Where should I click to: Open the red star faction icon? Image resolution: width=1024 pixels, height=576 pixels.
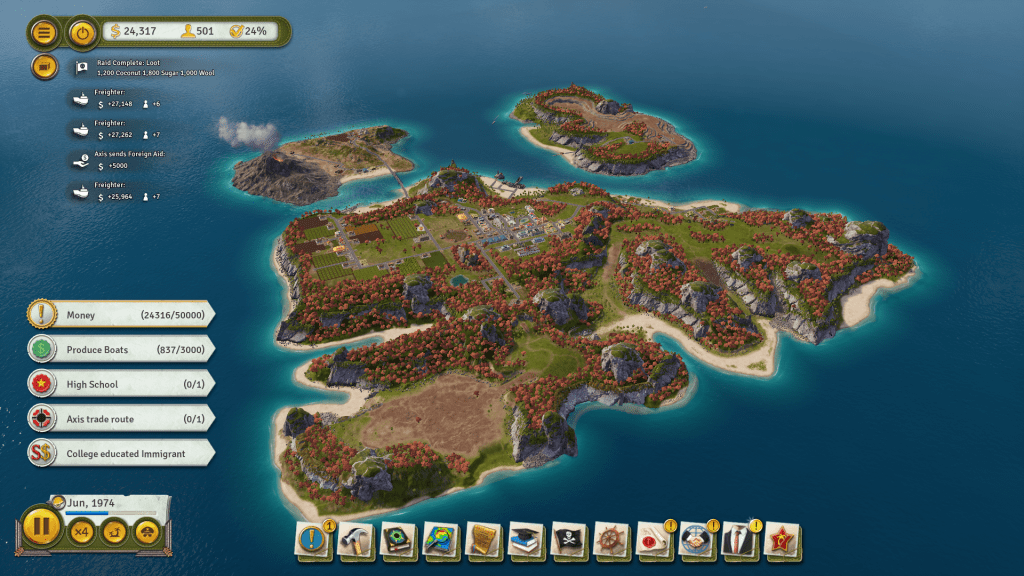[782, 540]
